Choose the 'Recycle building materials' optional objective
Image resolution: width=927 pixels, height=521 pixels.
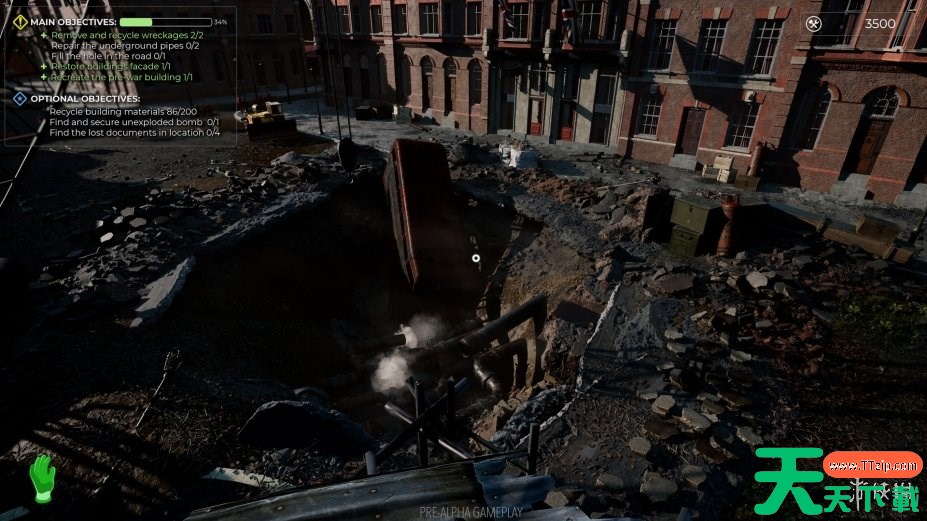(122, 111)
